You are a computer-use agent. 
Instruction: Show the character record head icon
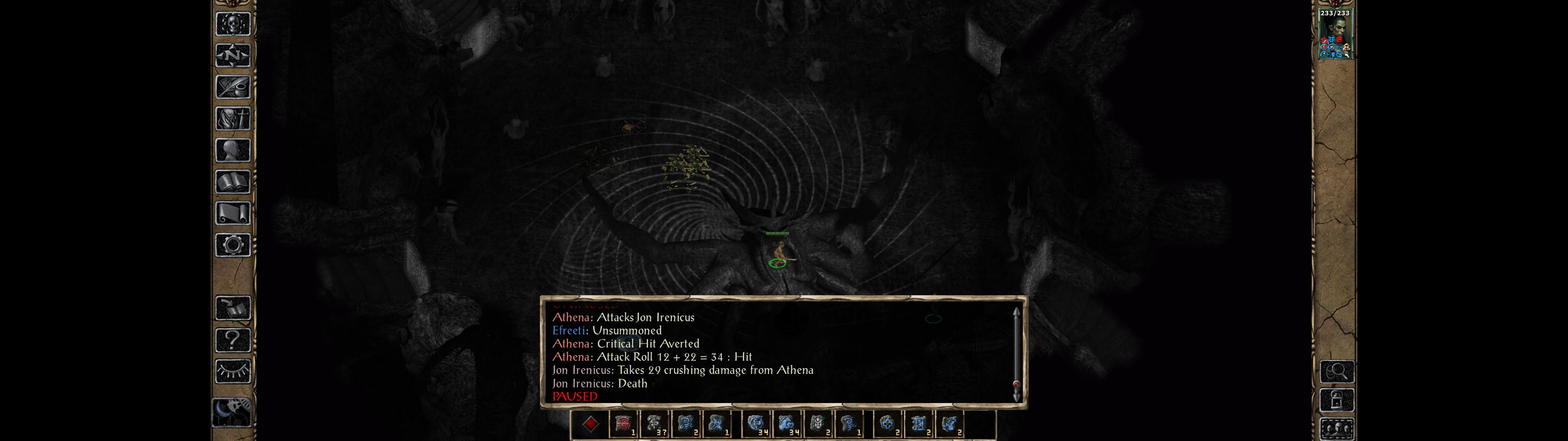click(x=232, y=150)
